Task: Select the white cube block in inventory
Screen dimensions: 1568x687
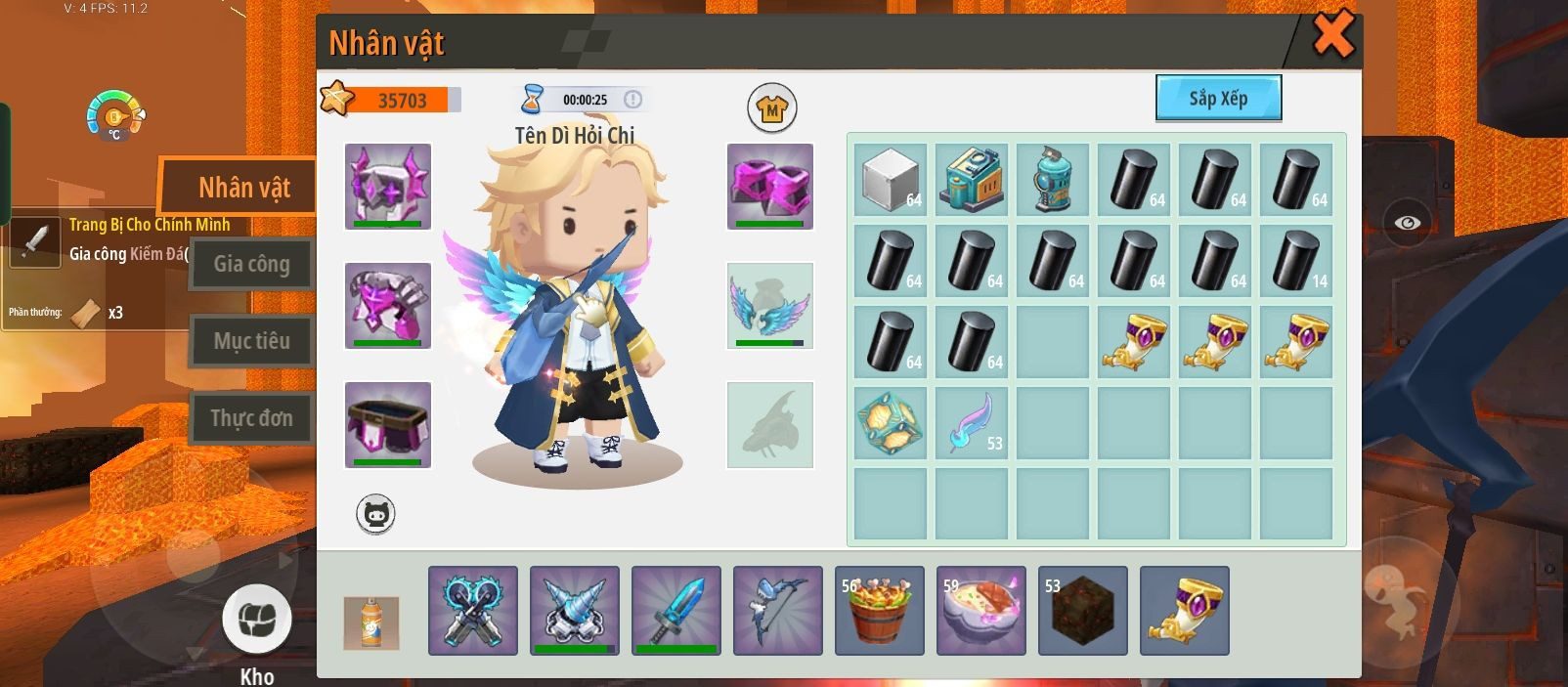Action: pos(891,180)
